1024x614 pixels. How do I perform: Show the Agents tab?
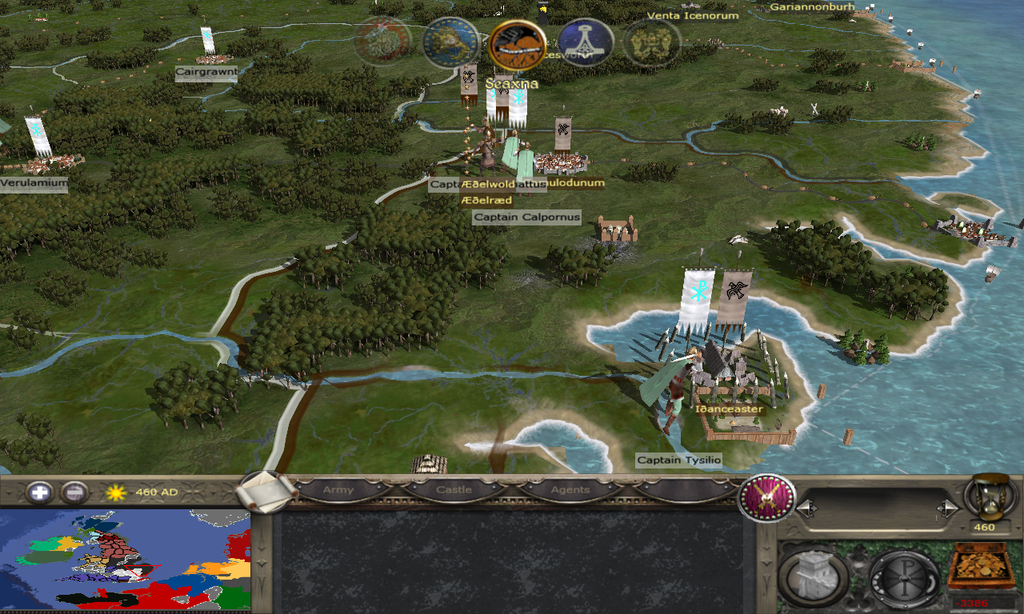pos(569,490)
